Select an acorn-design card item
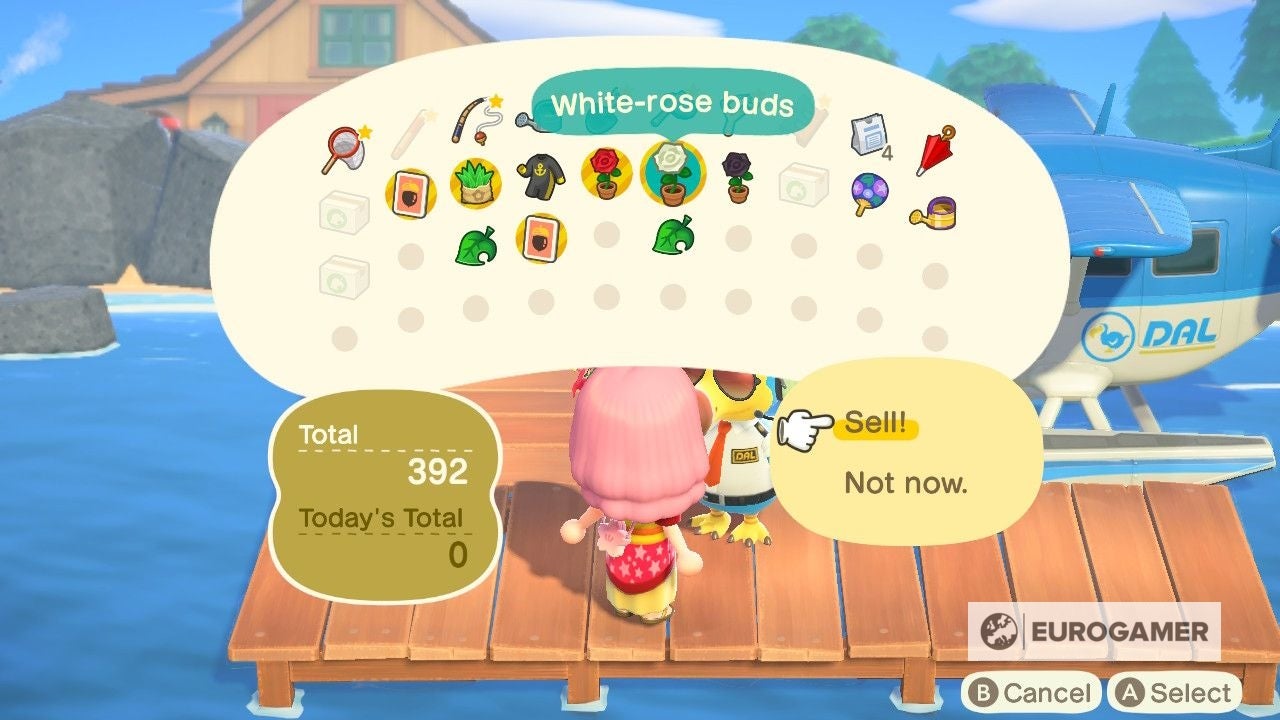Screen dimensions: 1280x720 [408, 191]
